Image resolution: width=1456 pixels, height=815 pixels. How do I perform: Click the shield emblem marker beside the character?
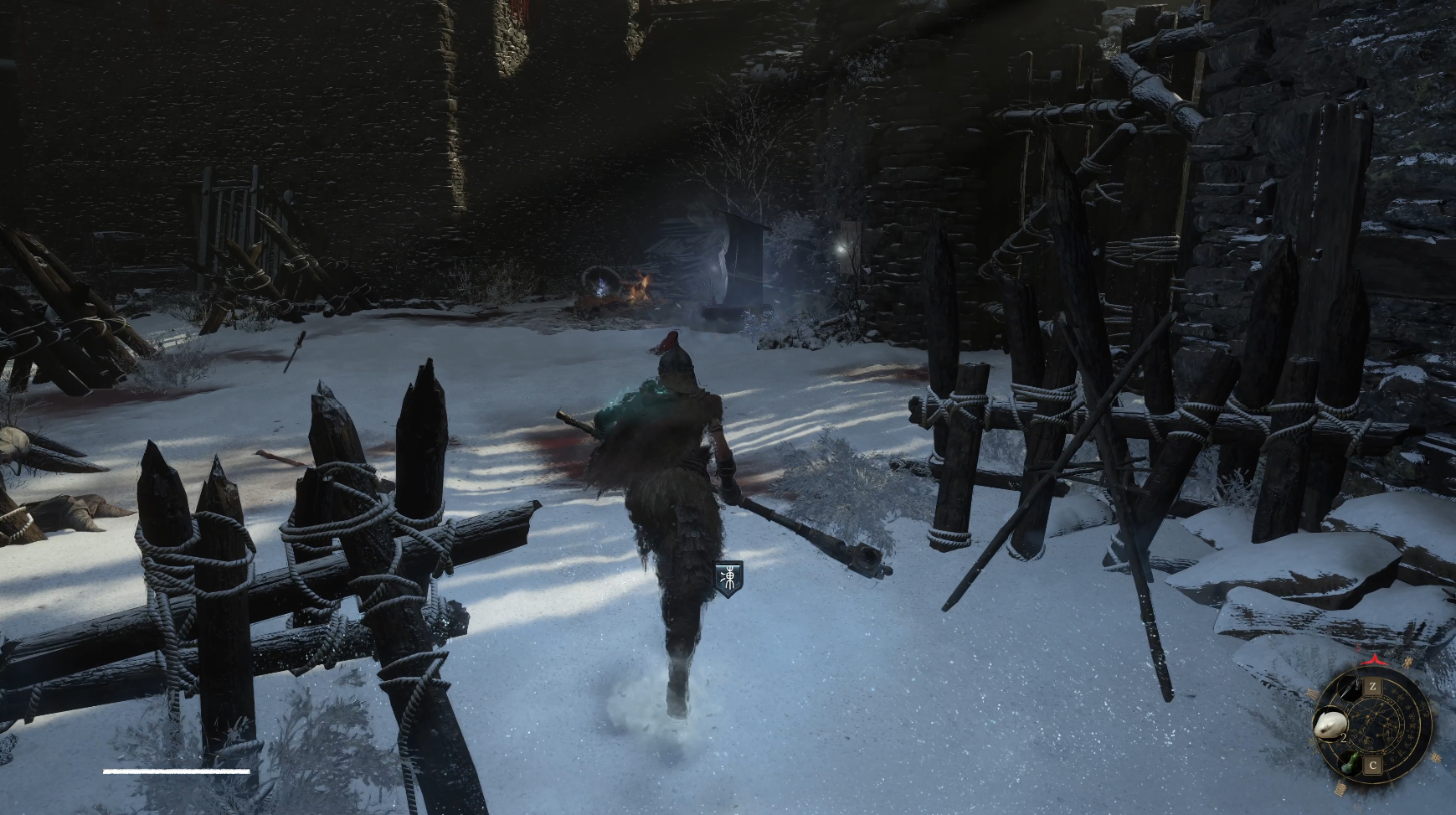pyautogui.click(x=730, y=578)
